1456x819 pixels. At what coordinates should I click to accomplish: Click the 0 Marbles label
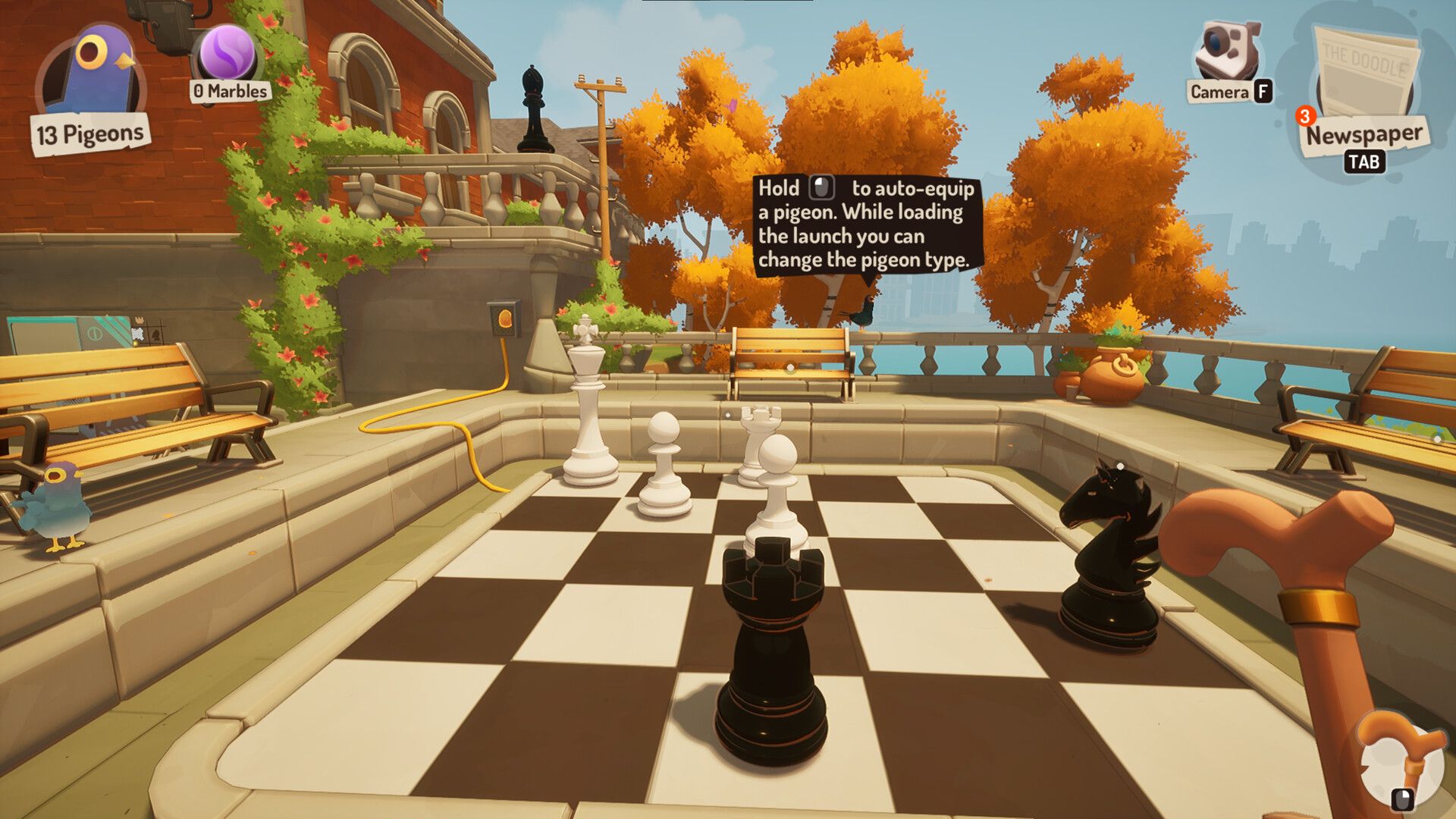tap(227, 93)
